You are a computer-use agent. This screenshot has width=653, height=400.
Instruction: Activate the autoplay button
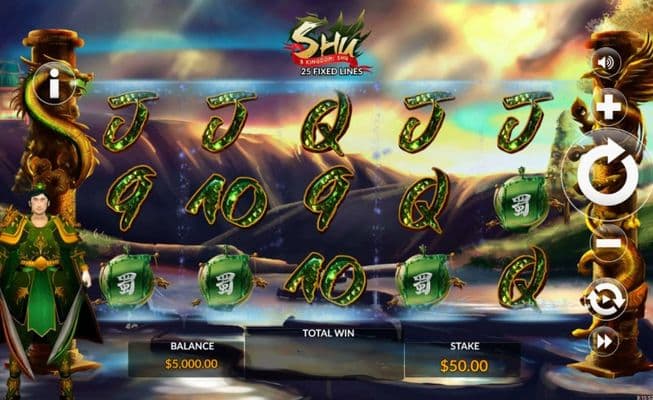606,298
